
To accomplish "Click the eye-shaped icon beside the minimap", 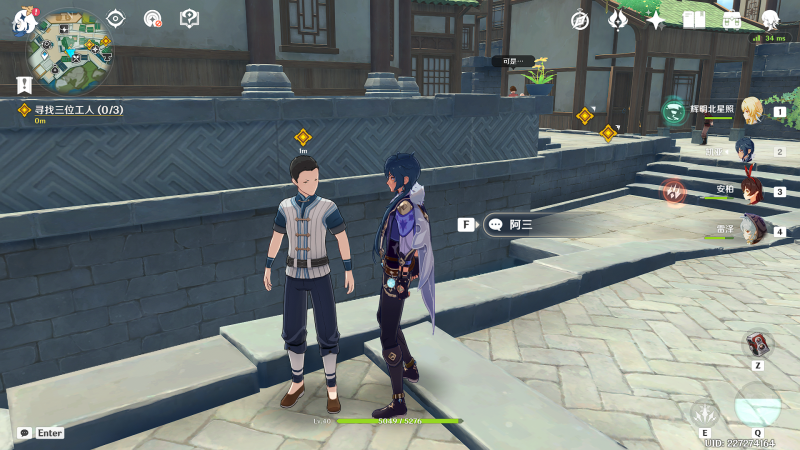I will [x=116, y=18].
